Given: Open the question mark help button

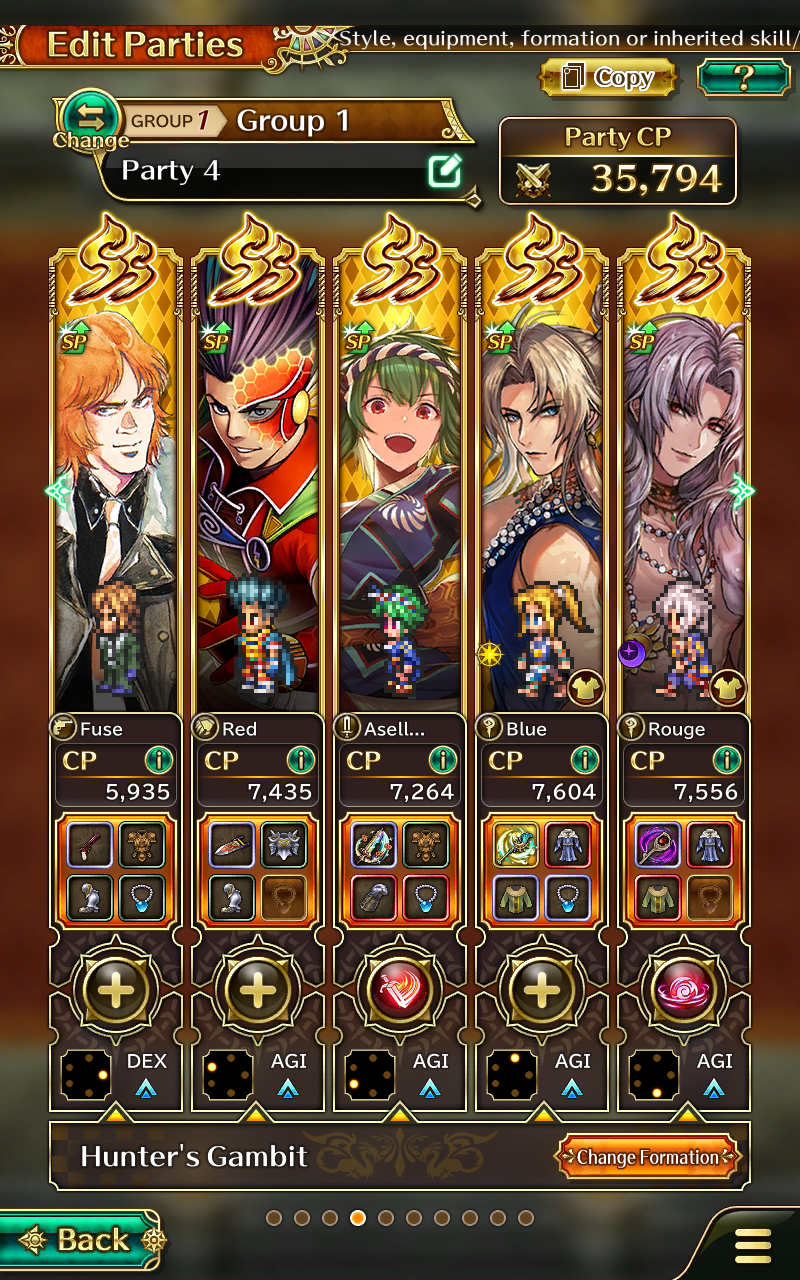Looking at the screenshot, I should click(x=743, y=78).
